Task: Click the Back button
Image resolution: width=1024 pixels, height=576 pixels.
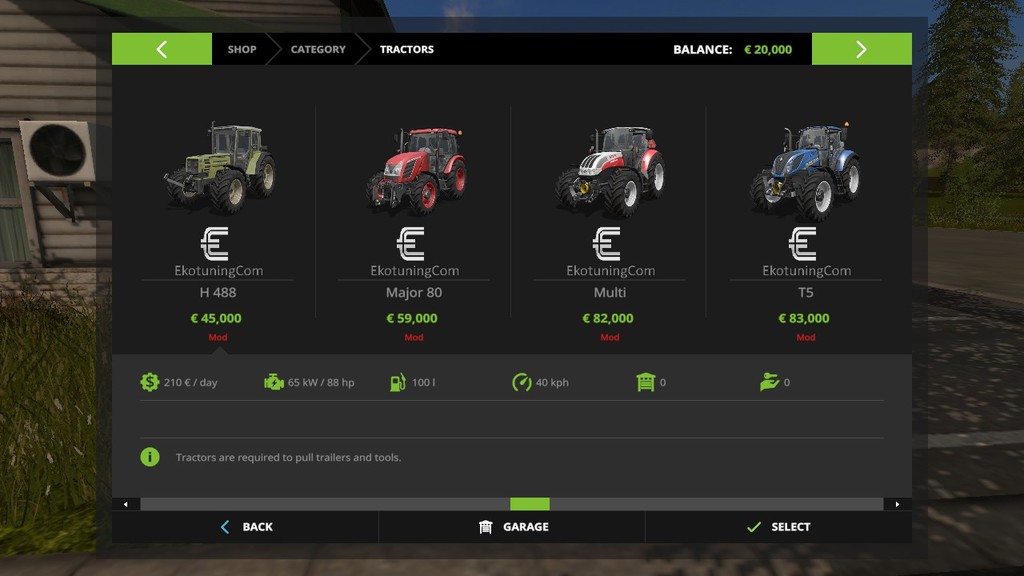Action: pyautogui.click(x=246, y=527)
